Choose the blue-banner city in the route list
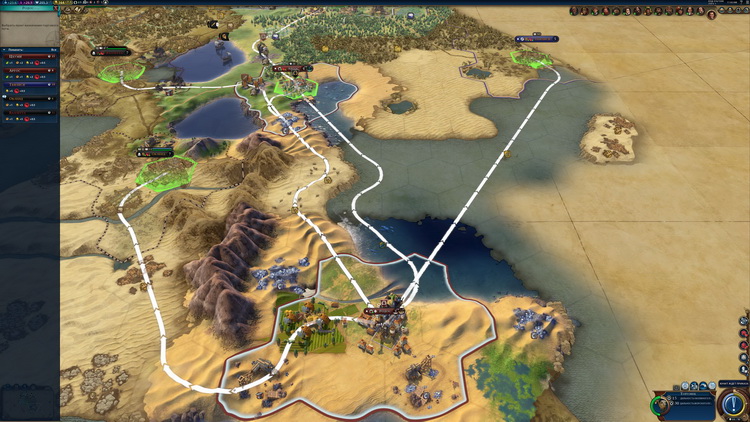The image size is (750, 422). (29, 86)
